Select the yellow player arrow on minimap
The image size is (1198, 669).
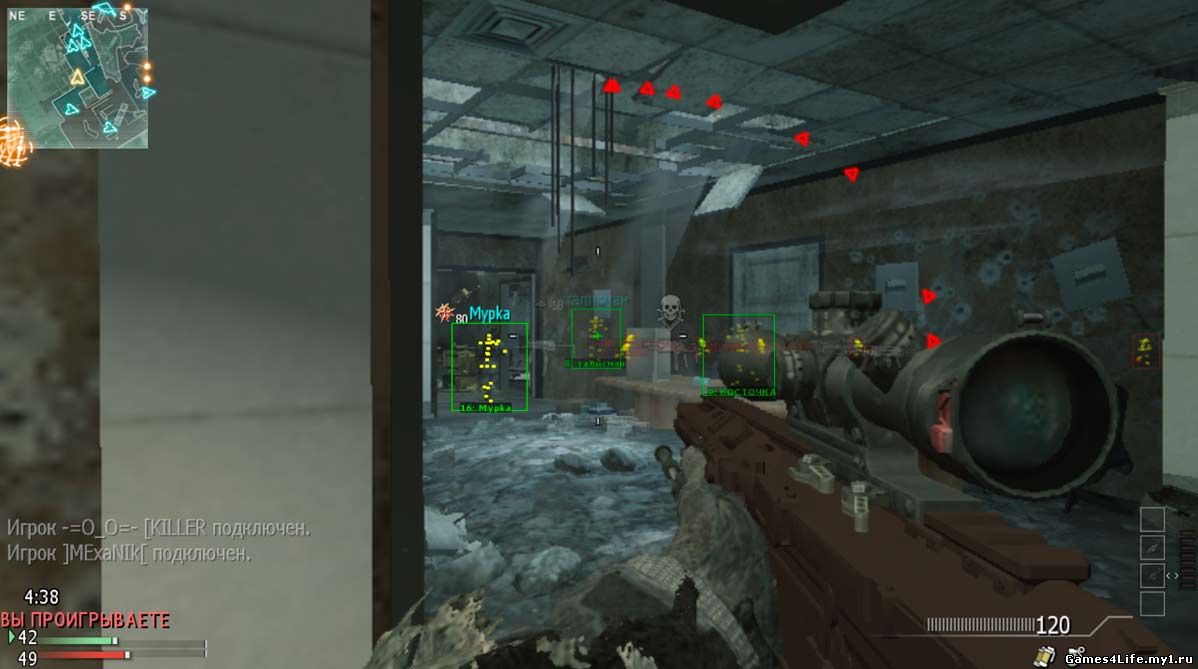77,77
